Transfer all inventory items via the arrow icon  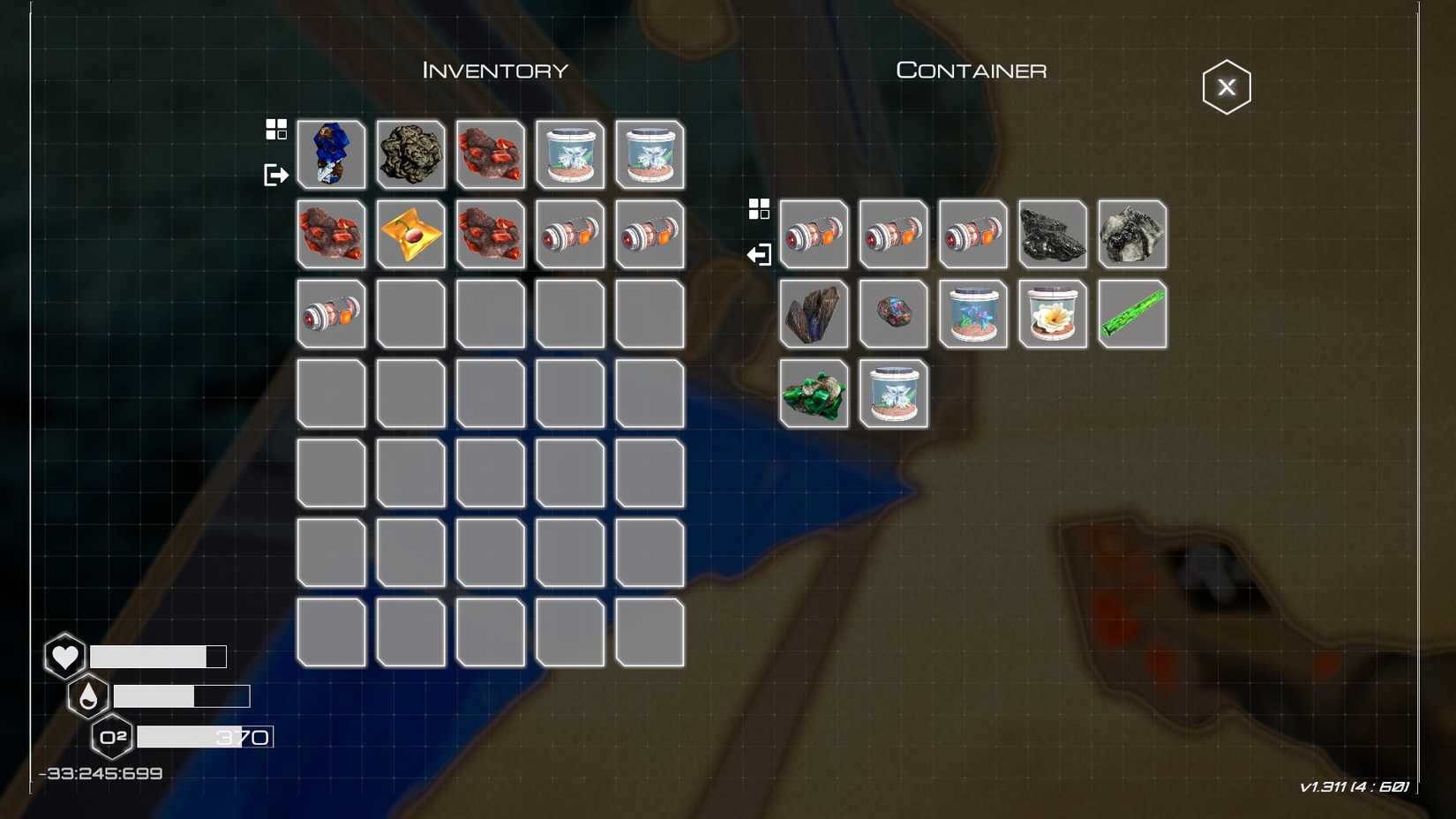pos(276,174)
